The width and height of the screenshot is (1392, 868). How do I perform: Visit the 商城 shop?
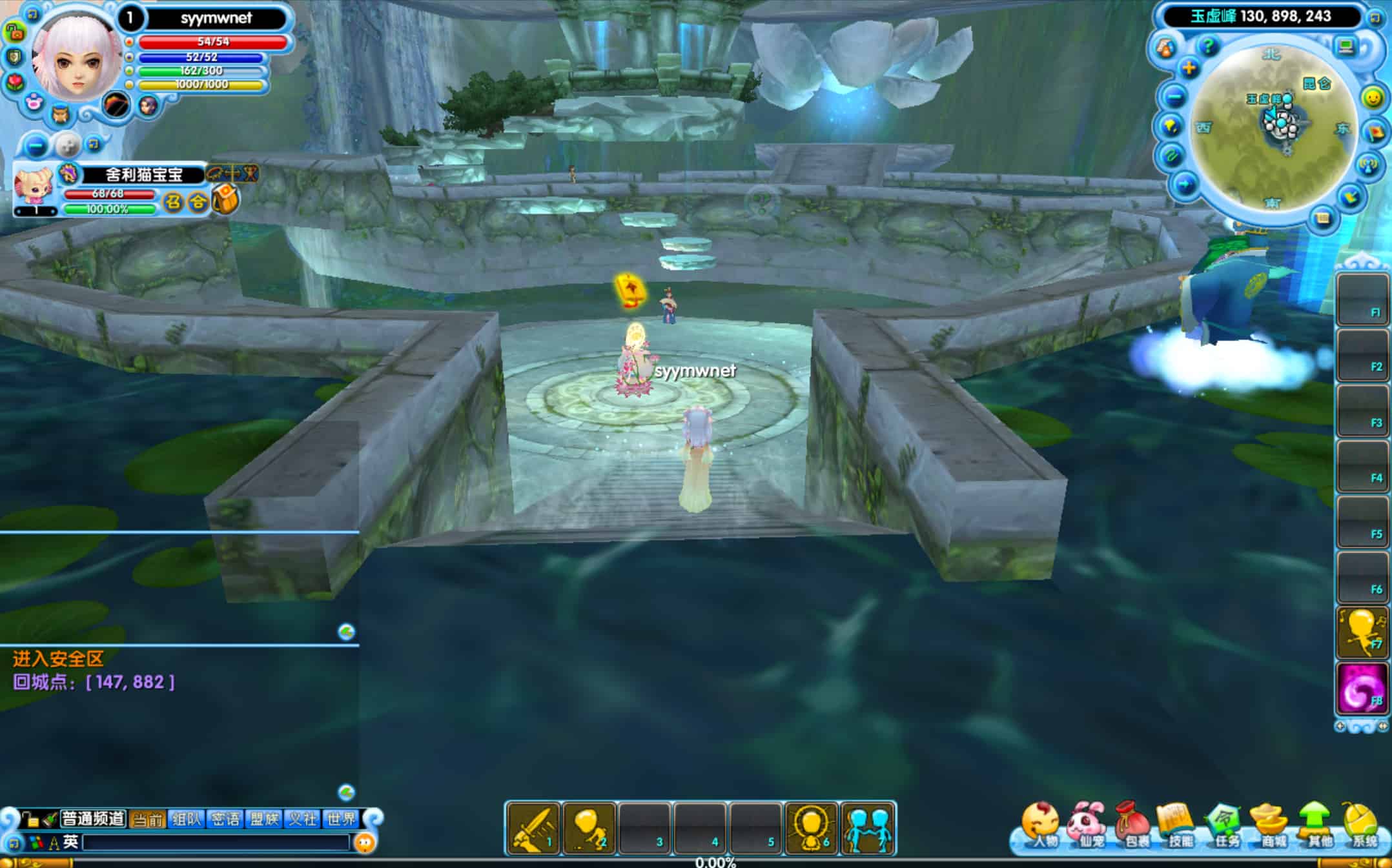1271,825
